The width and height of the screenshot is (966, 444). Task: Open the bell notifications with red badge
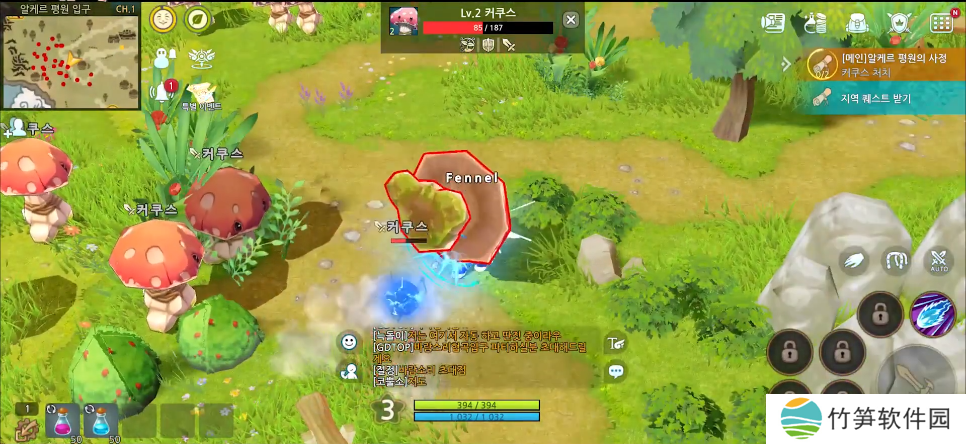[161, 92]
